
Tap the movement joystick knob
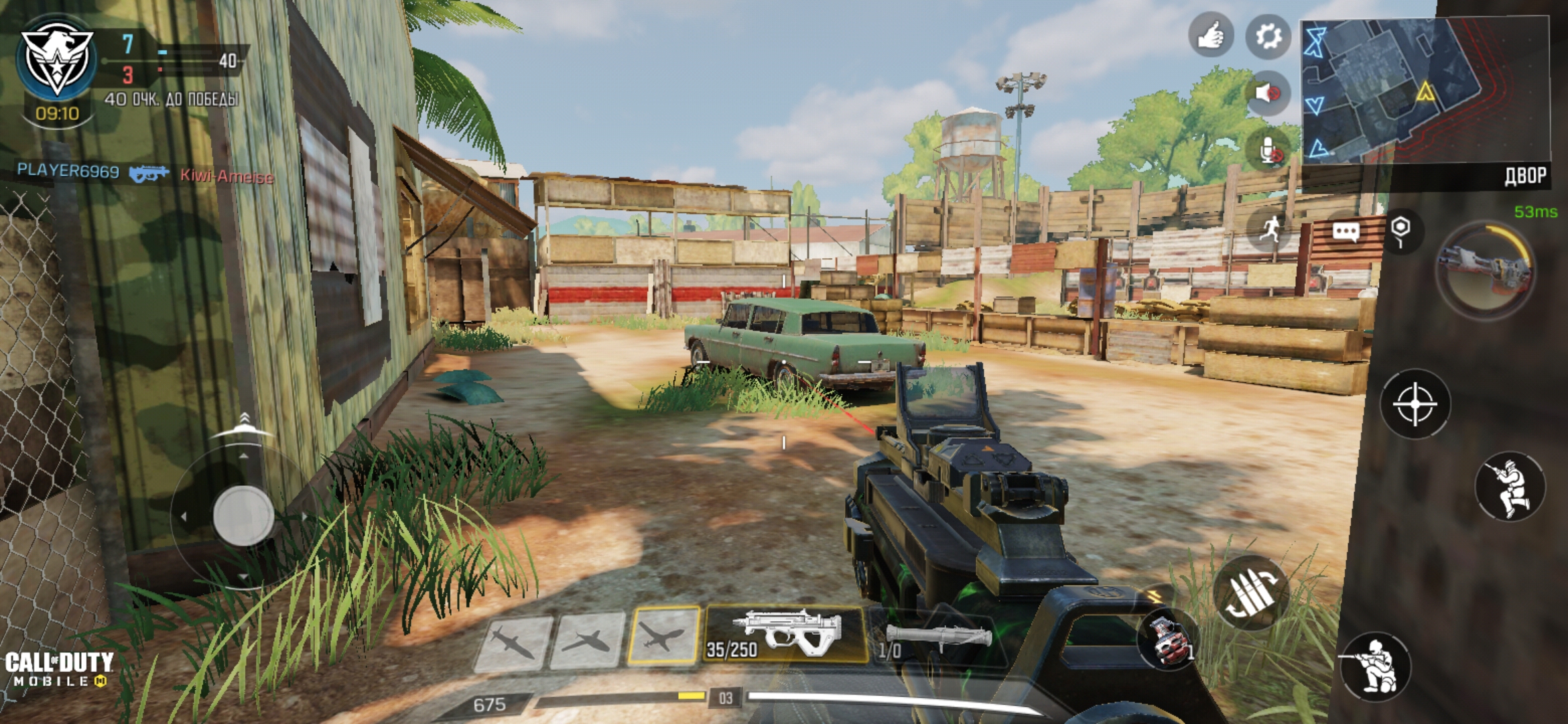coord(243,516)
